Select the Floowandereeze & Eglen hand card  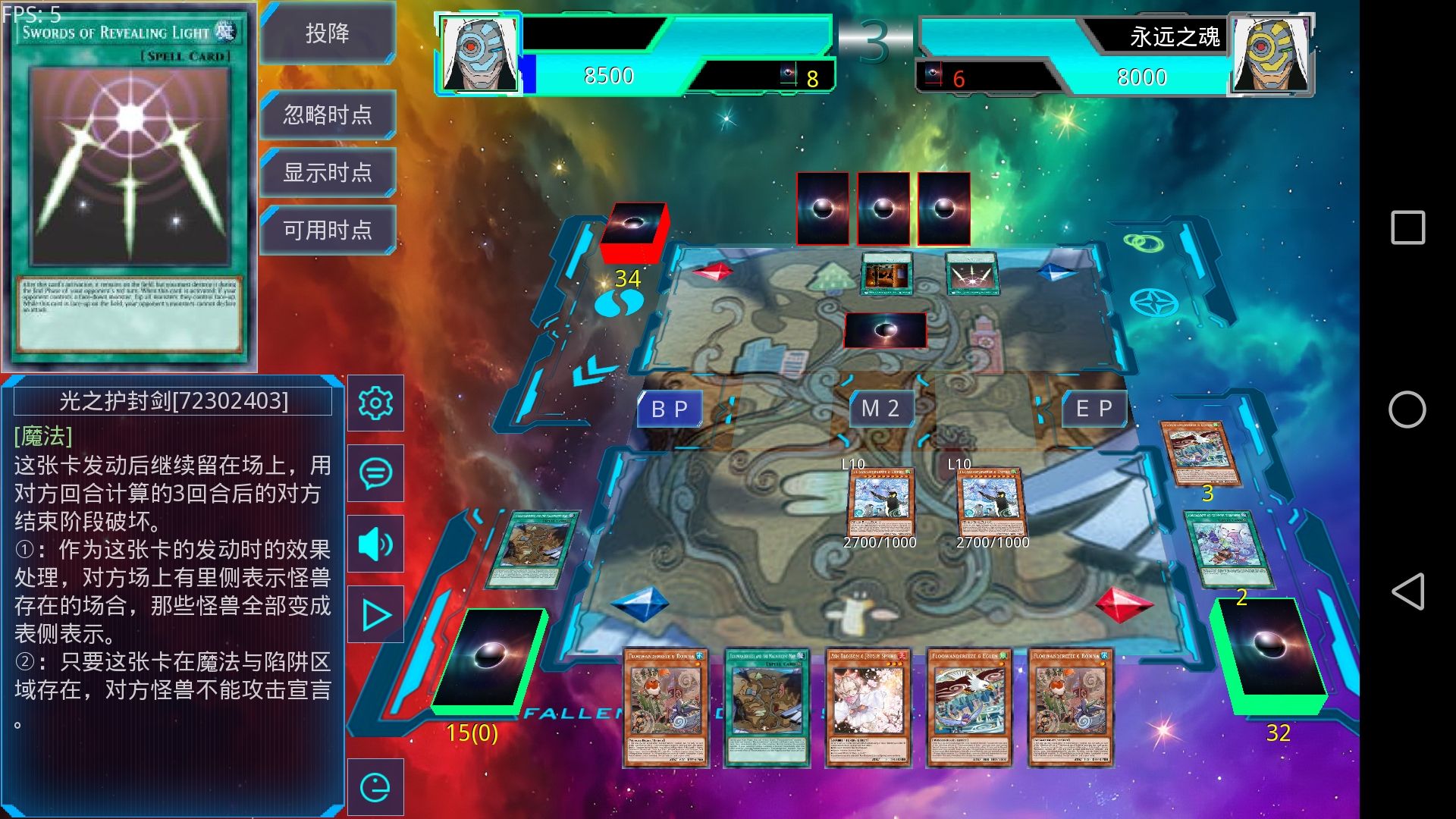tap(968, 707)
